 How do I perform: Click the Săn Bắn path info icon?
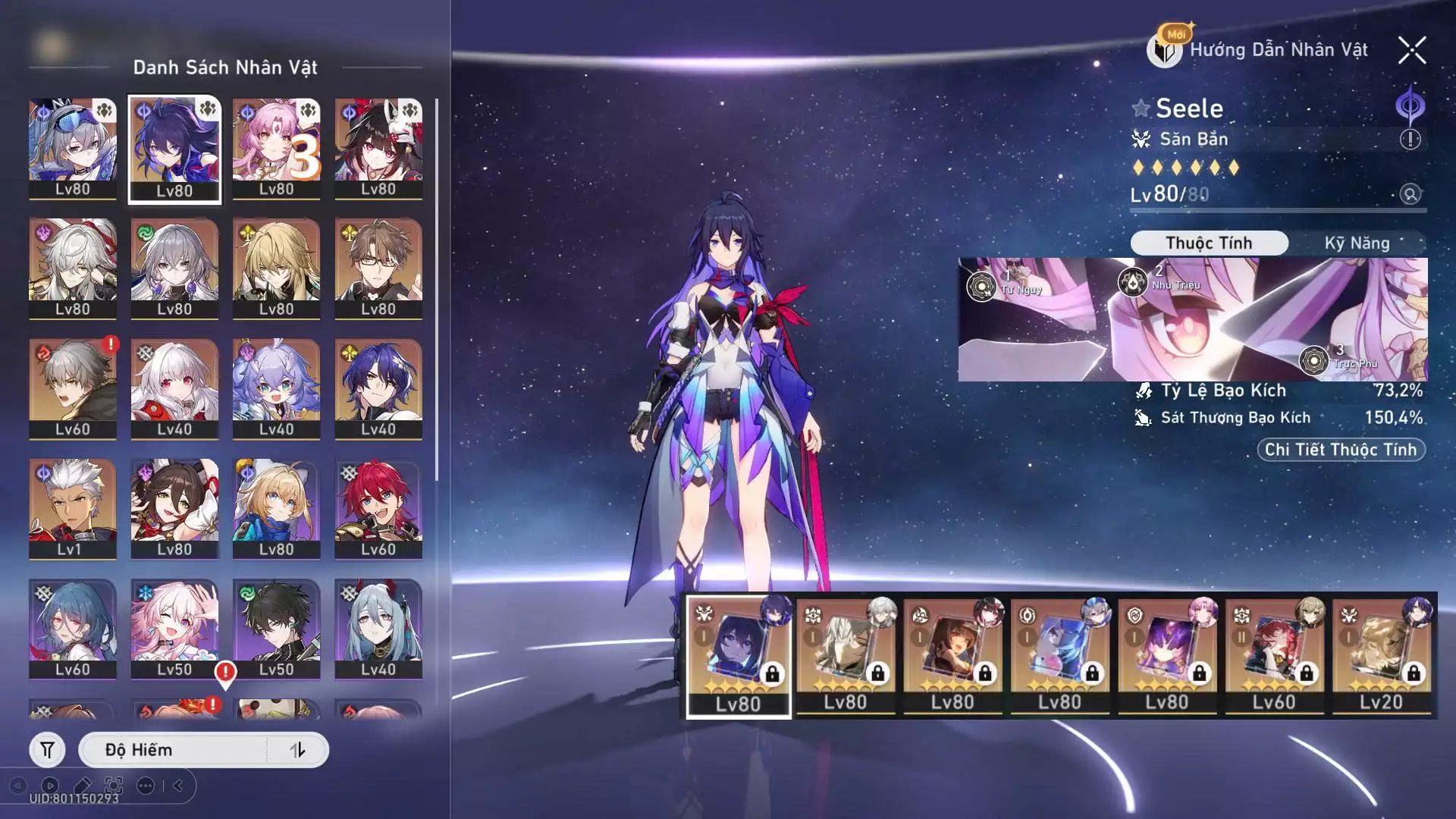(1410, 140)
